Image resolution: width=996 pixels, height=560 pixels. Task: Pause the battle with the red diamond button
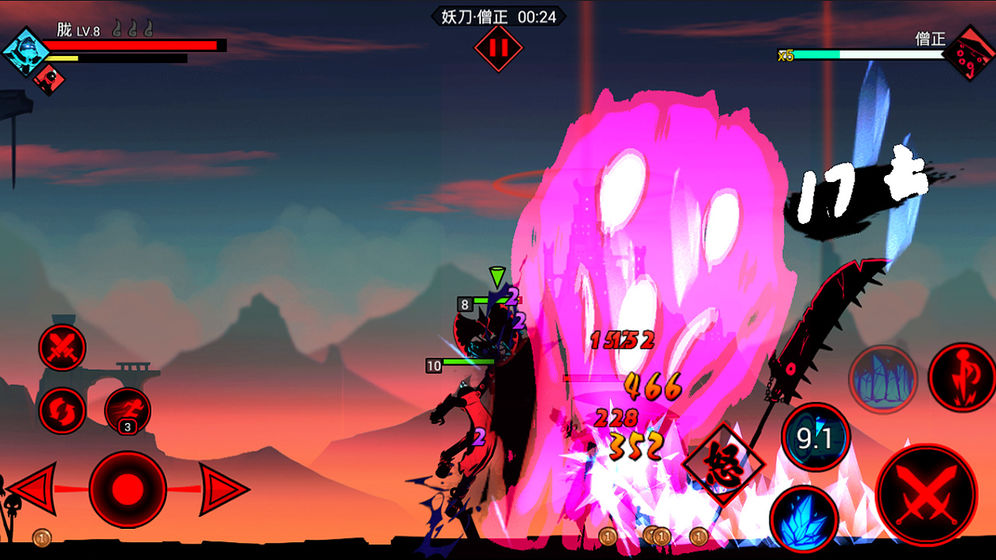click(498, 48)
